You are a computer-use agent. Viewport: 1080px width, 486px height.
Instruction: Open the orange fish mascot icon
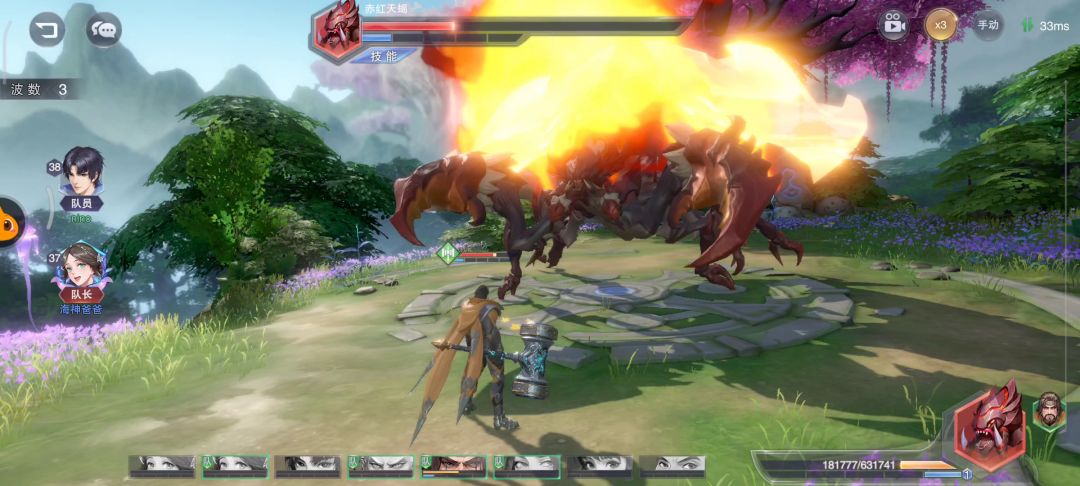pyautogui.click(x=9, y=222)
